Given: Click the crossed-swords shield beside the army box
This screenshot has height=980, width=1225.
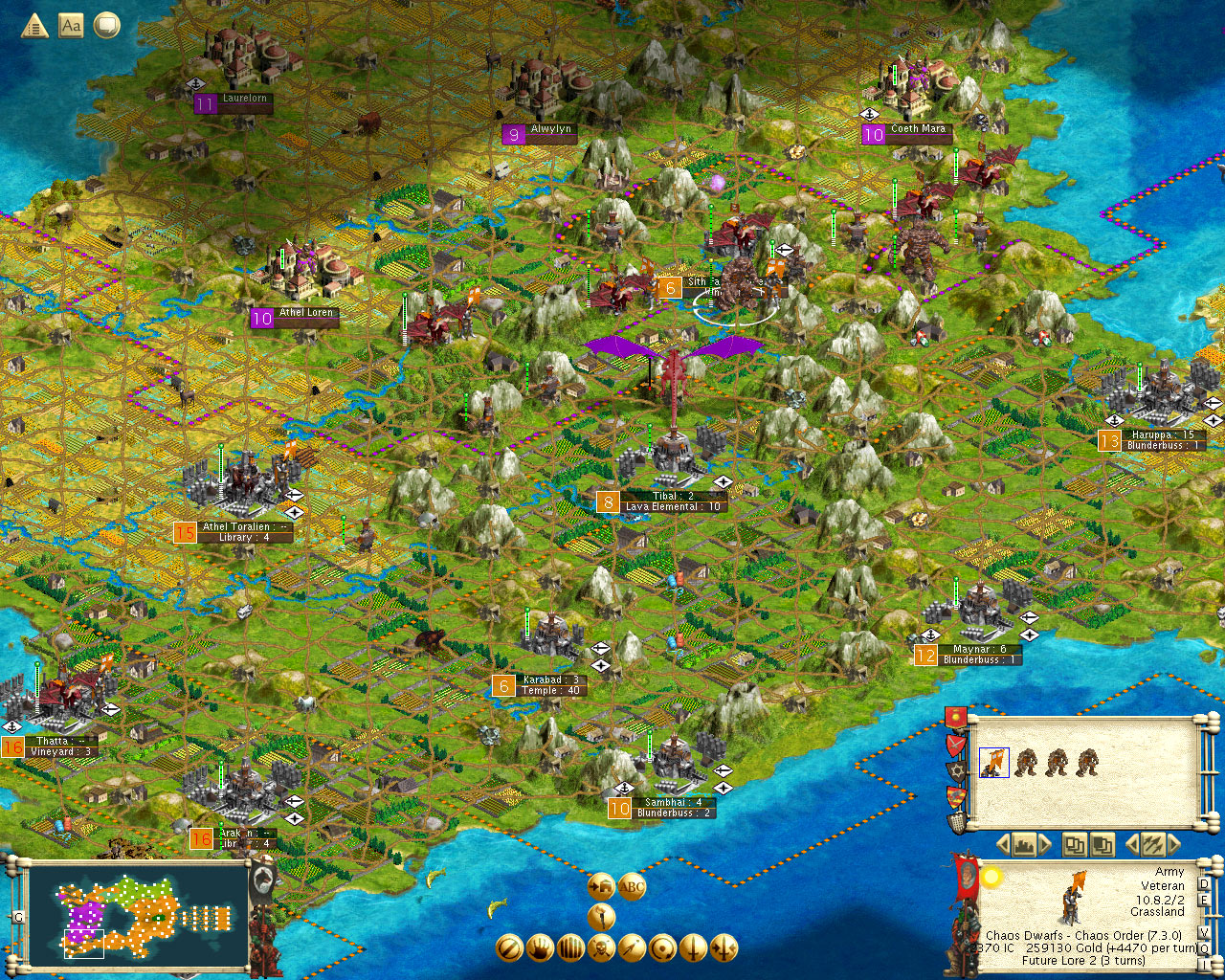Looking at the screenshot, I should pos(954,743).
